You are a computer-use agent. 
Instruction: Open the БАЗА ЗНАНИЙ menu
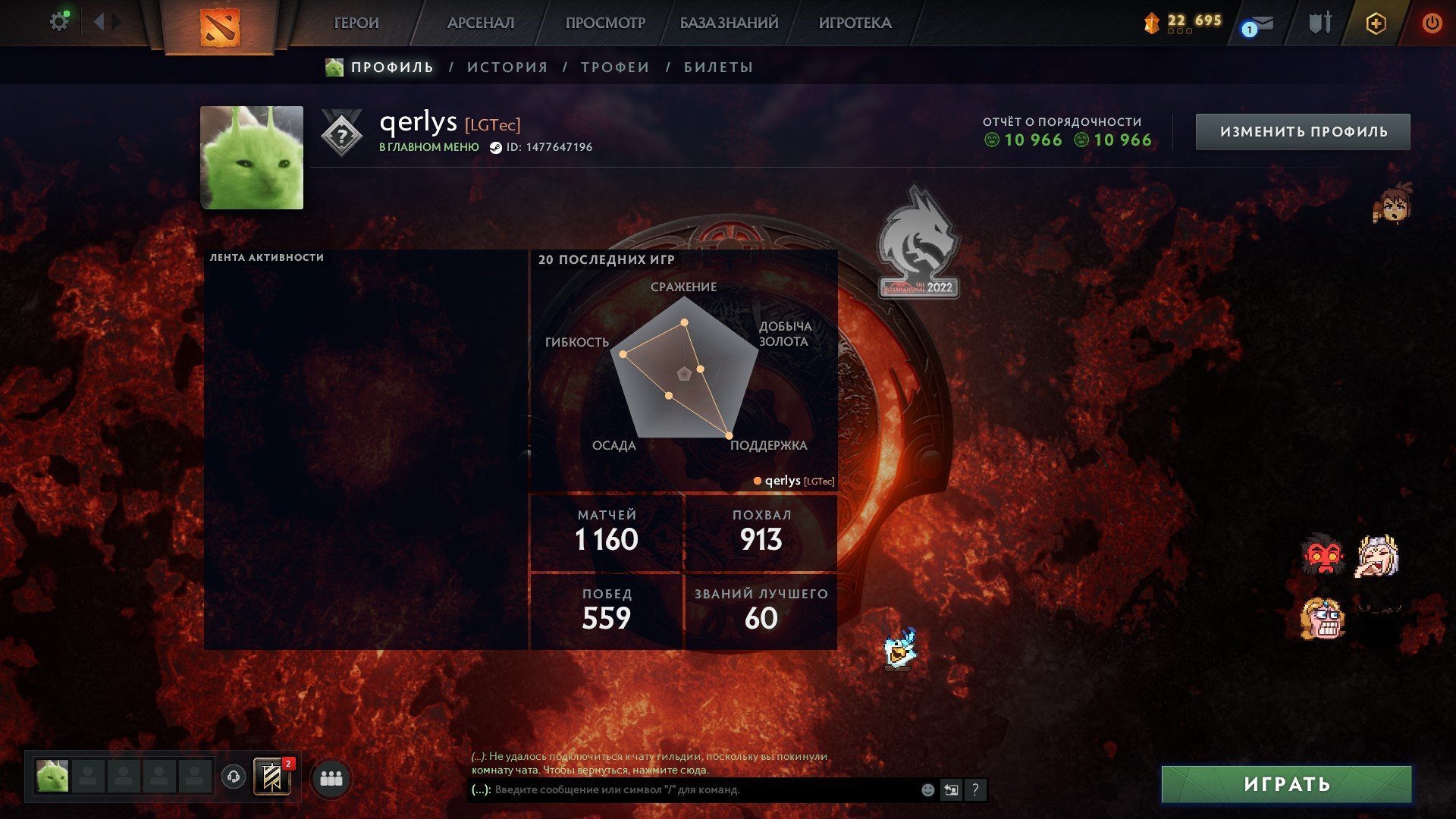(x=729, y=24)
